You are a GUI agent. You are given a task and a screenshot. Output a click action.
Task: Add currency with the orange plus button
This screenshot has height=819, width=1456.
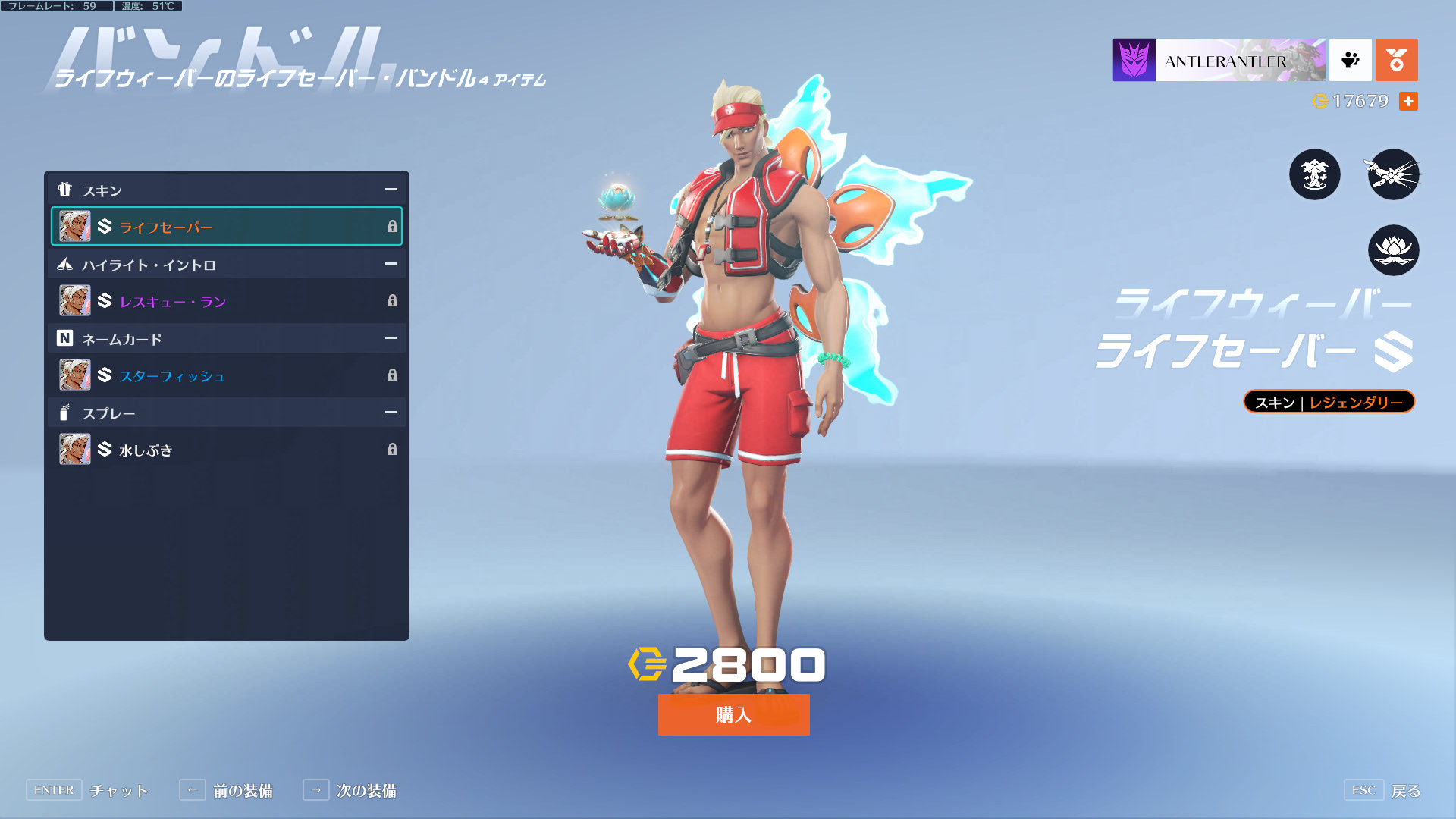tap(1408, 101)
